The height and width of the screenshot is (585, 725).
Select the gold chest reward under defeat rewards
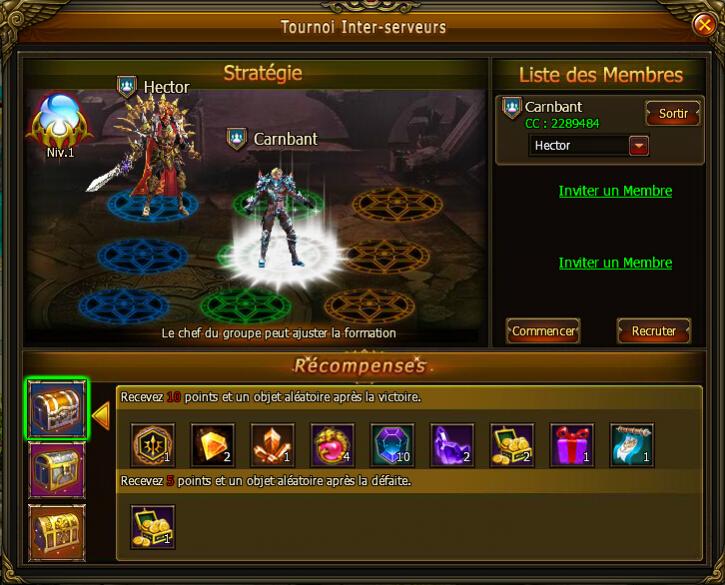(153, 526)
